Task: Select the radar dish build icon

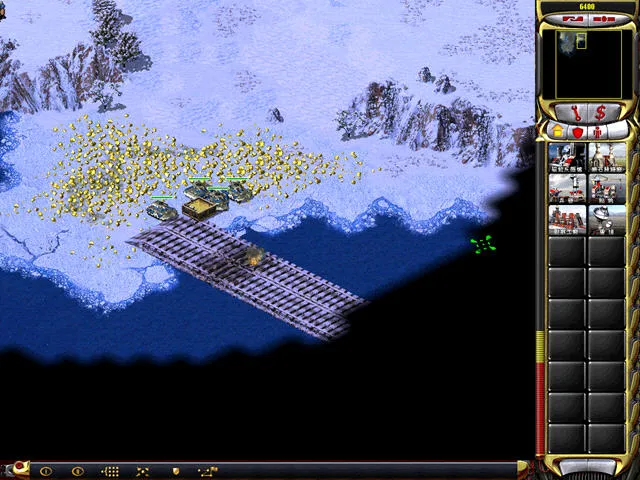Action: pyautogui.click(x=606, y=219)
